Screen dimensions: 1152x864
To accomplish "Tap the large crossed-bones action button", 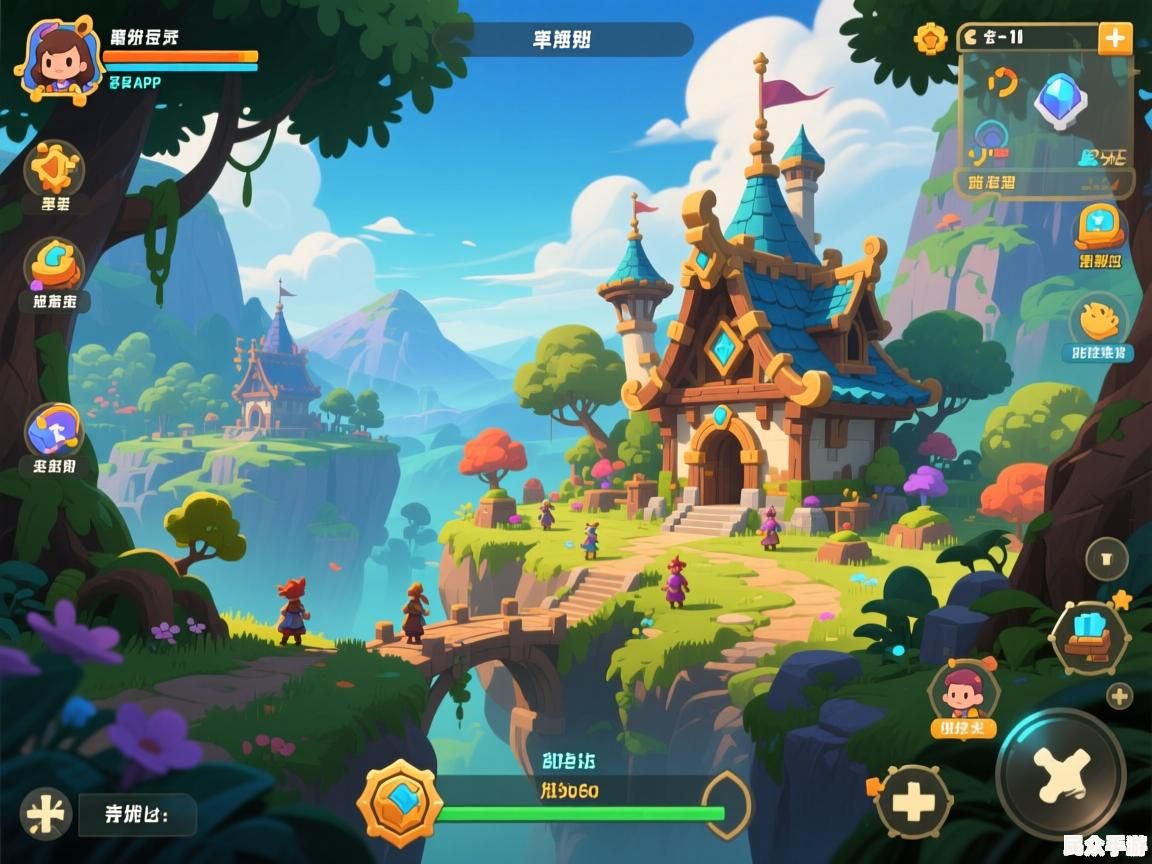I will [1060, 774].
